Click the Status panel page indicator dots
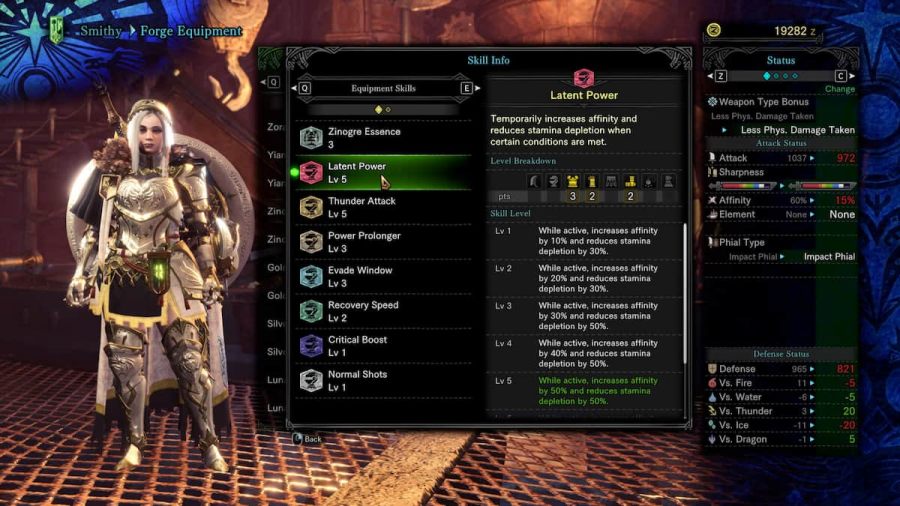This screenshot has height=506, width=900. (781, 75)
